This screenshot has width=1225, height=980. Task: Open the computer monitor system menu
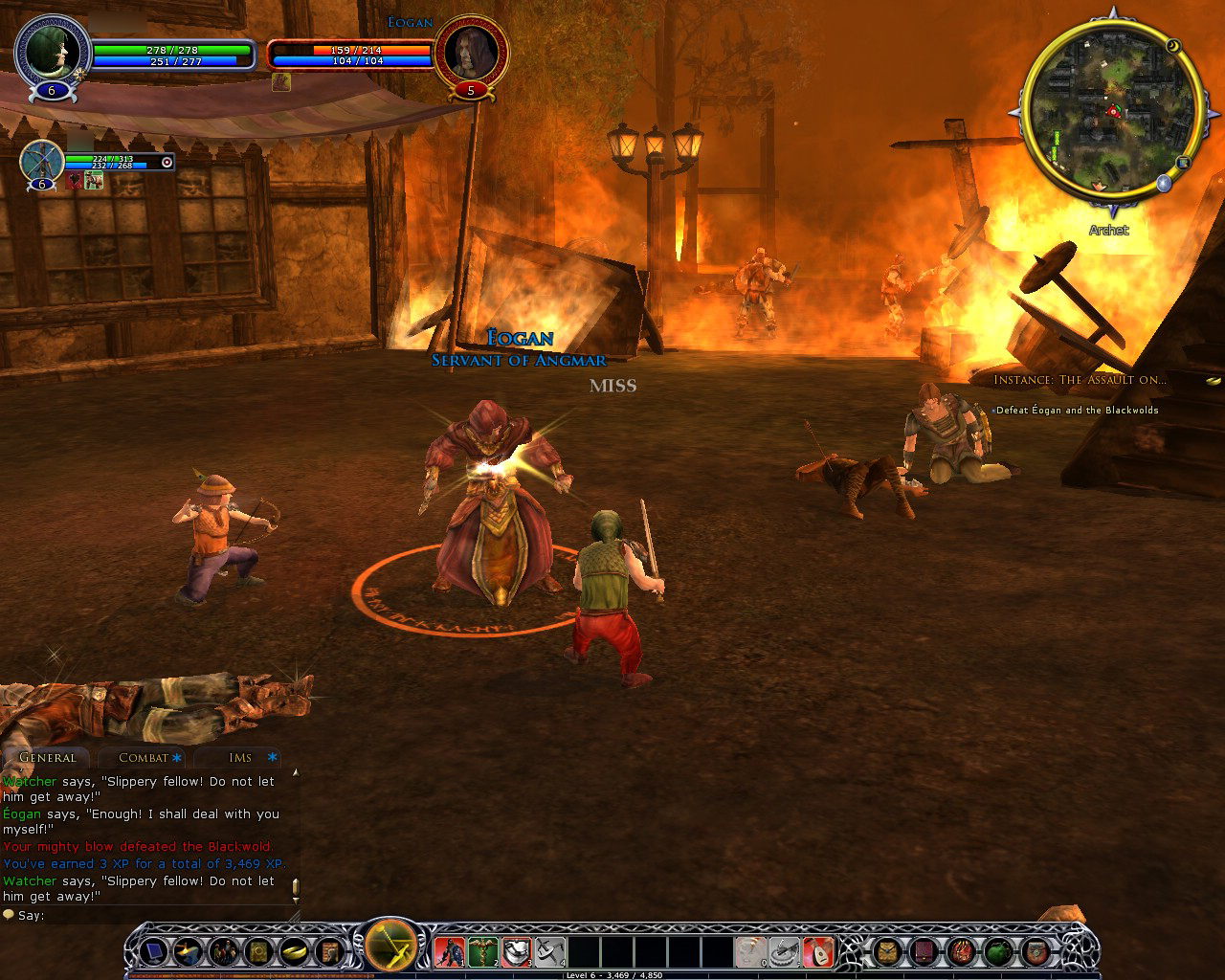[153, 951]
